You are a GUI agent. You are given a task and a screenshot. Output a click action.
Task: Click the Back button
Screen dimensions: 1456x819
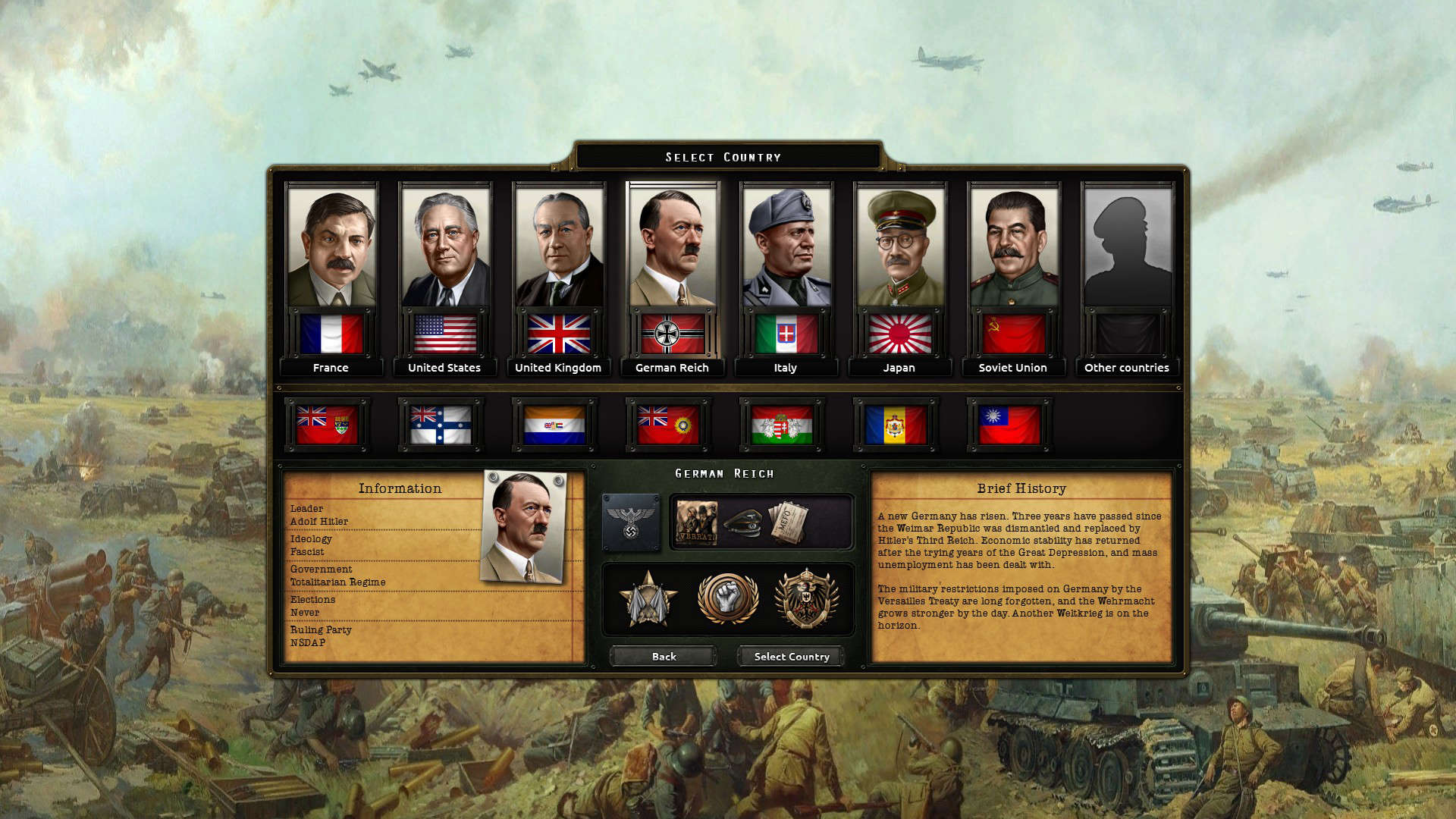pyautogui.click(x=663, y=656)
